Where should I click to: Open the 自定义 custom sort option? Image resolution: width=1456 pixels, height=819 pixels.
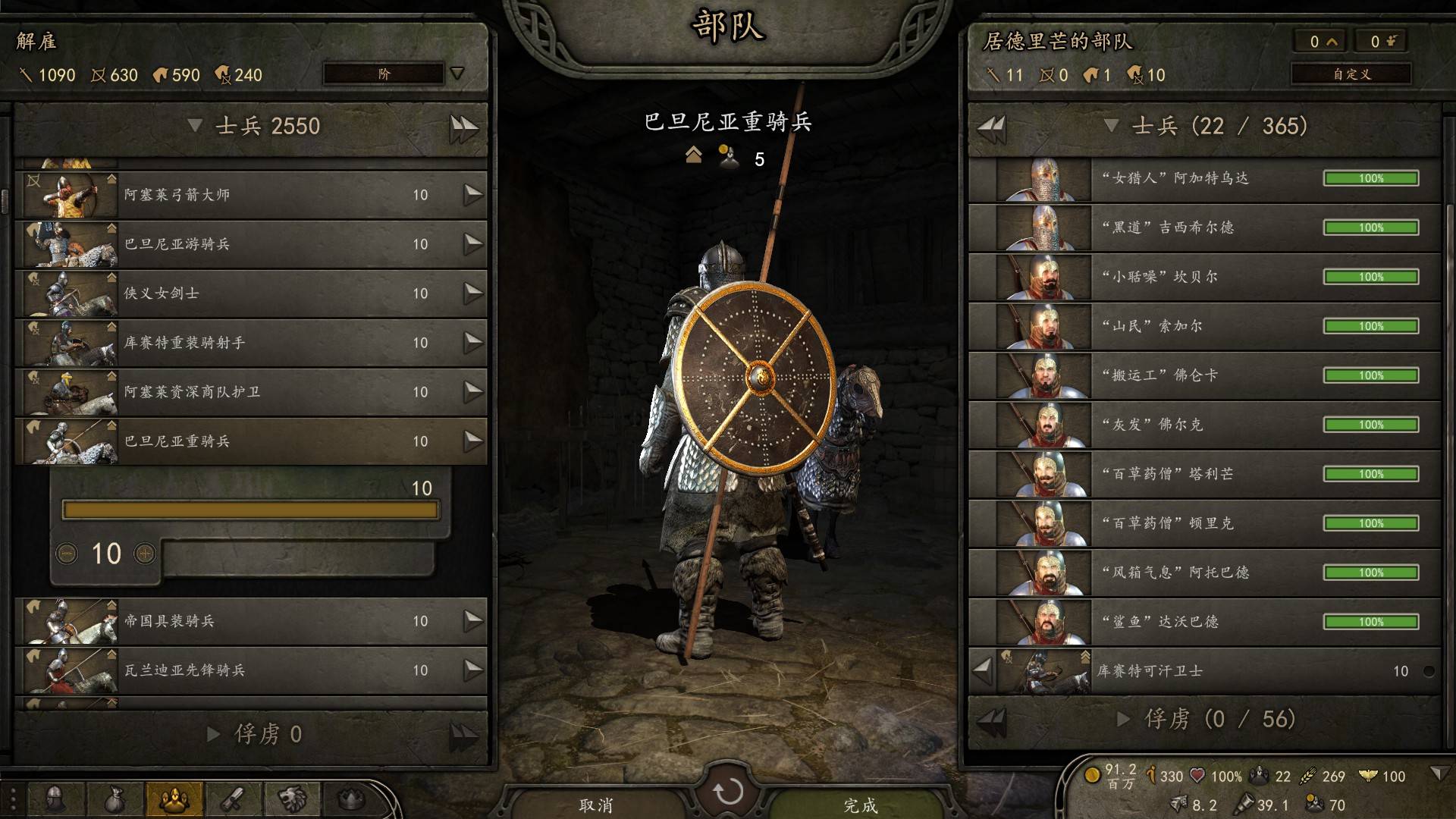[x=1351, y=74]
